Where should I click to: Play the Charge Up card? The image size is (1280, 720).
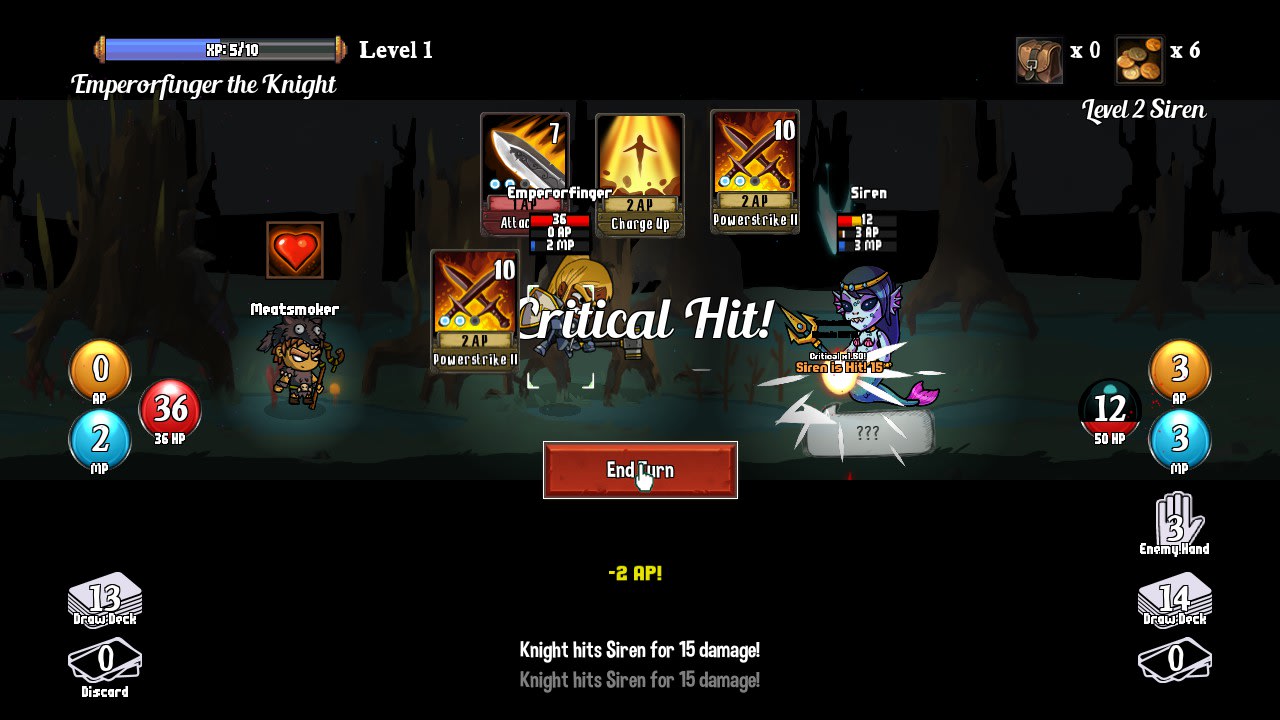(x=640, y=172)
